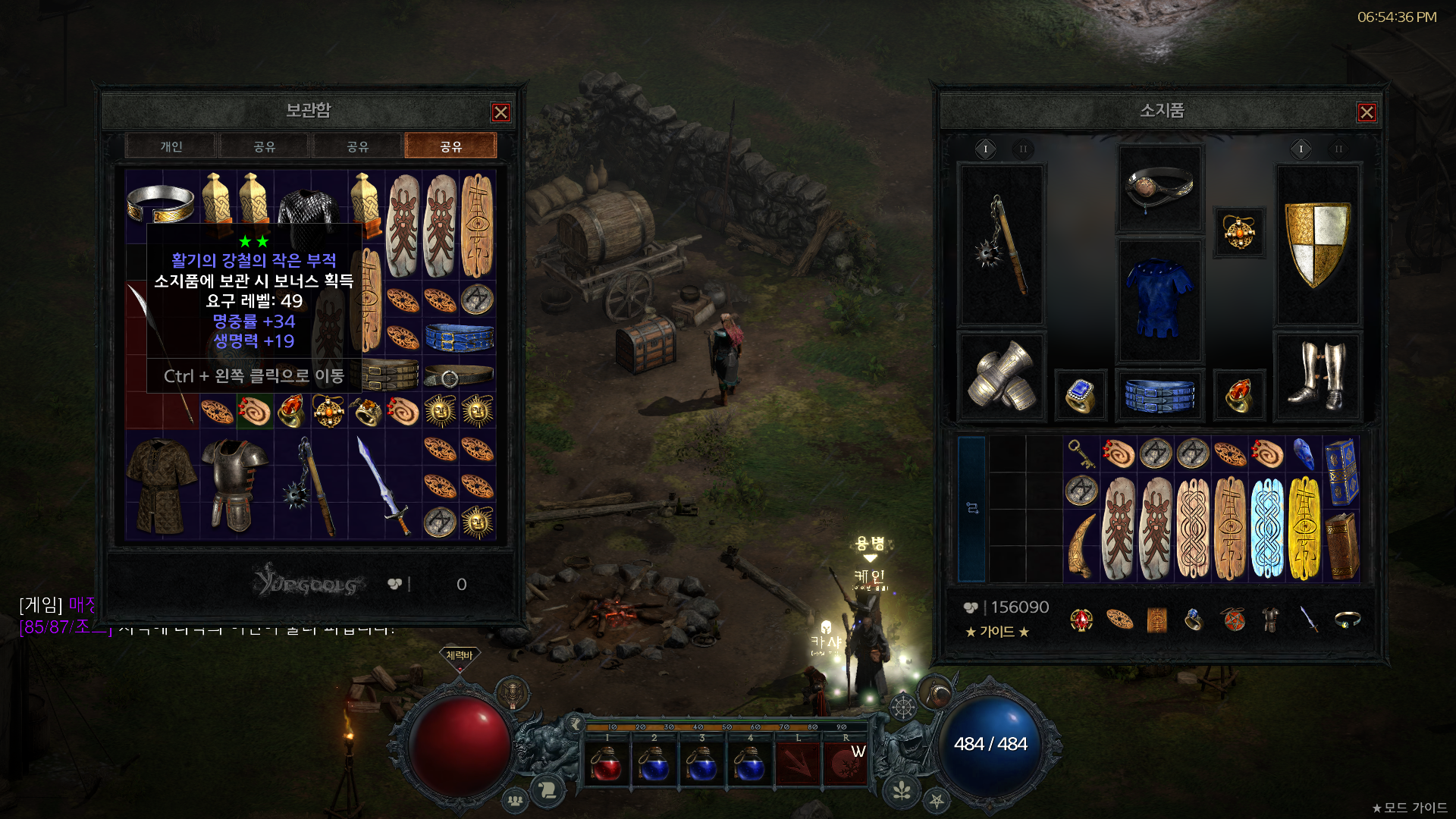This screenshot has height=819, width=1456.
Task: Close the inventory window
Action: 1367,113
